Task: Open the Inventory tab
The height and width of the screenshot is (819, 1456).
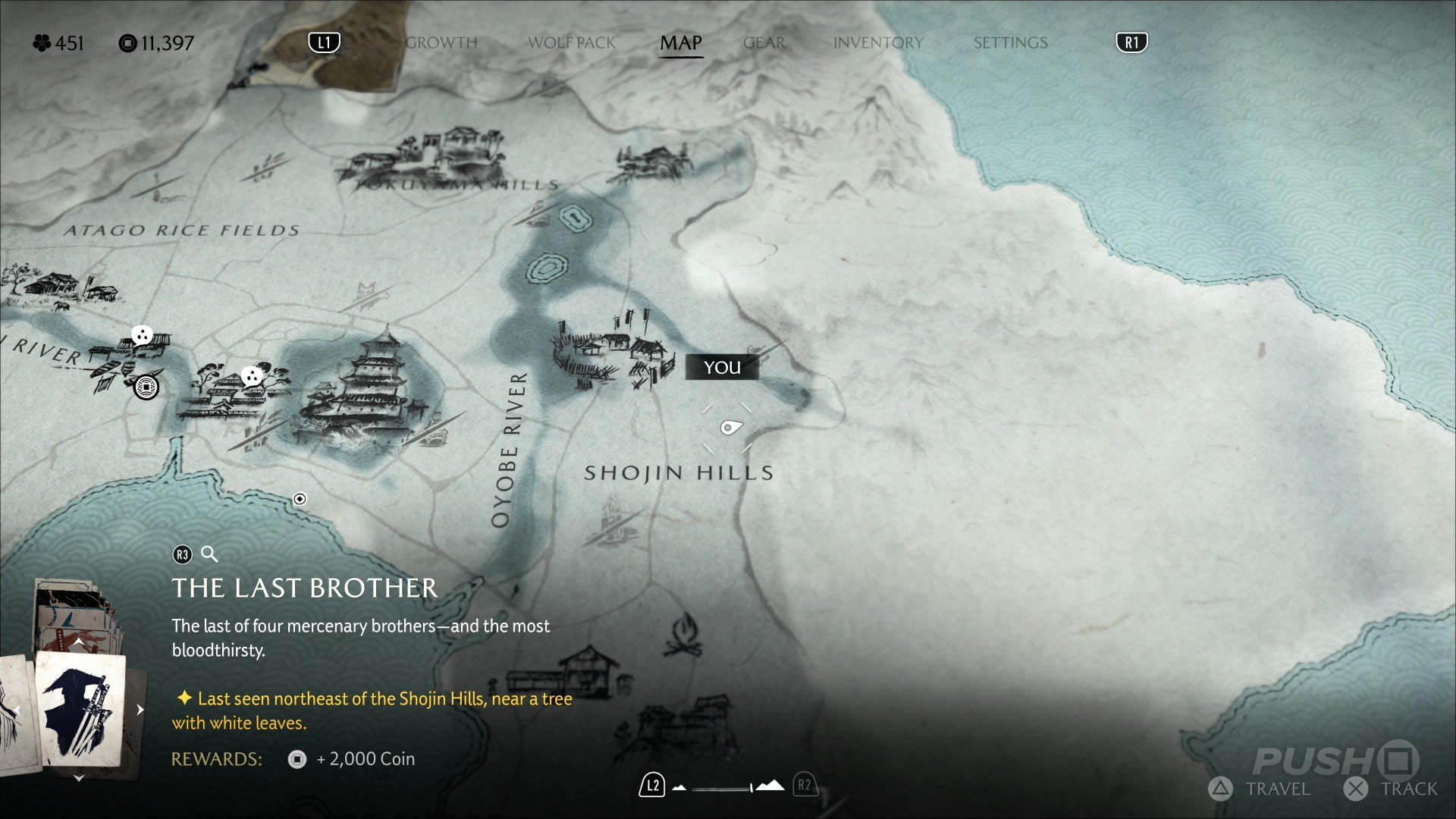Action: [877, 43]
